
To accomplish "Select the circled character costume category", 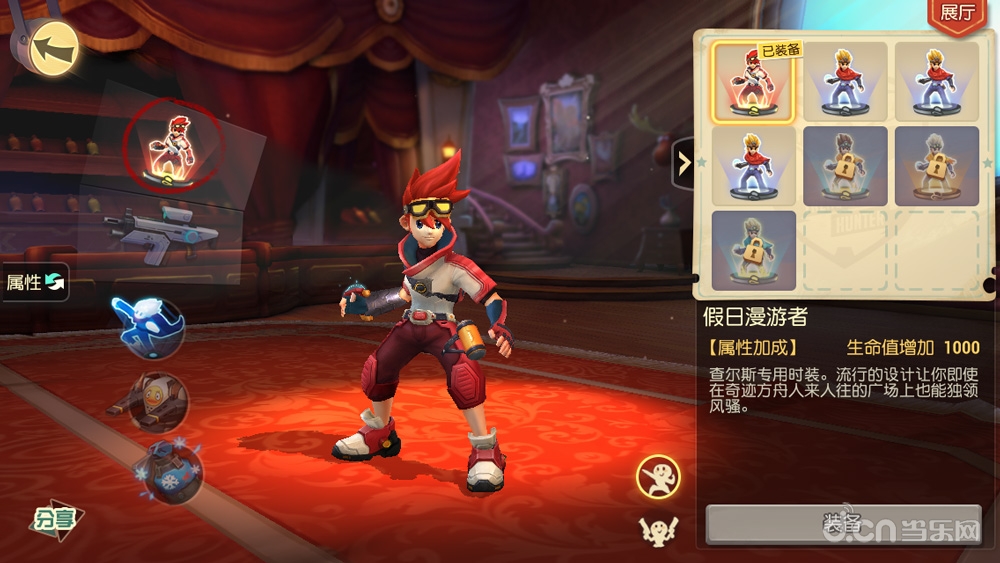I will [173, 147].
